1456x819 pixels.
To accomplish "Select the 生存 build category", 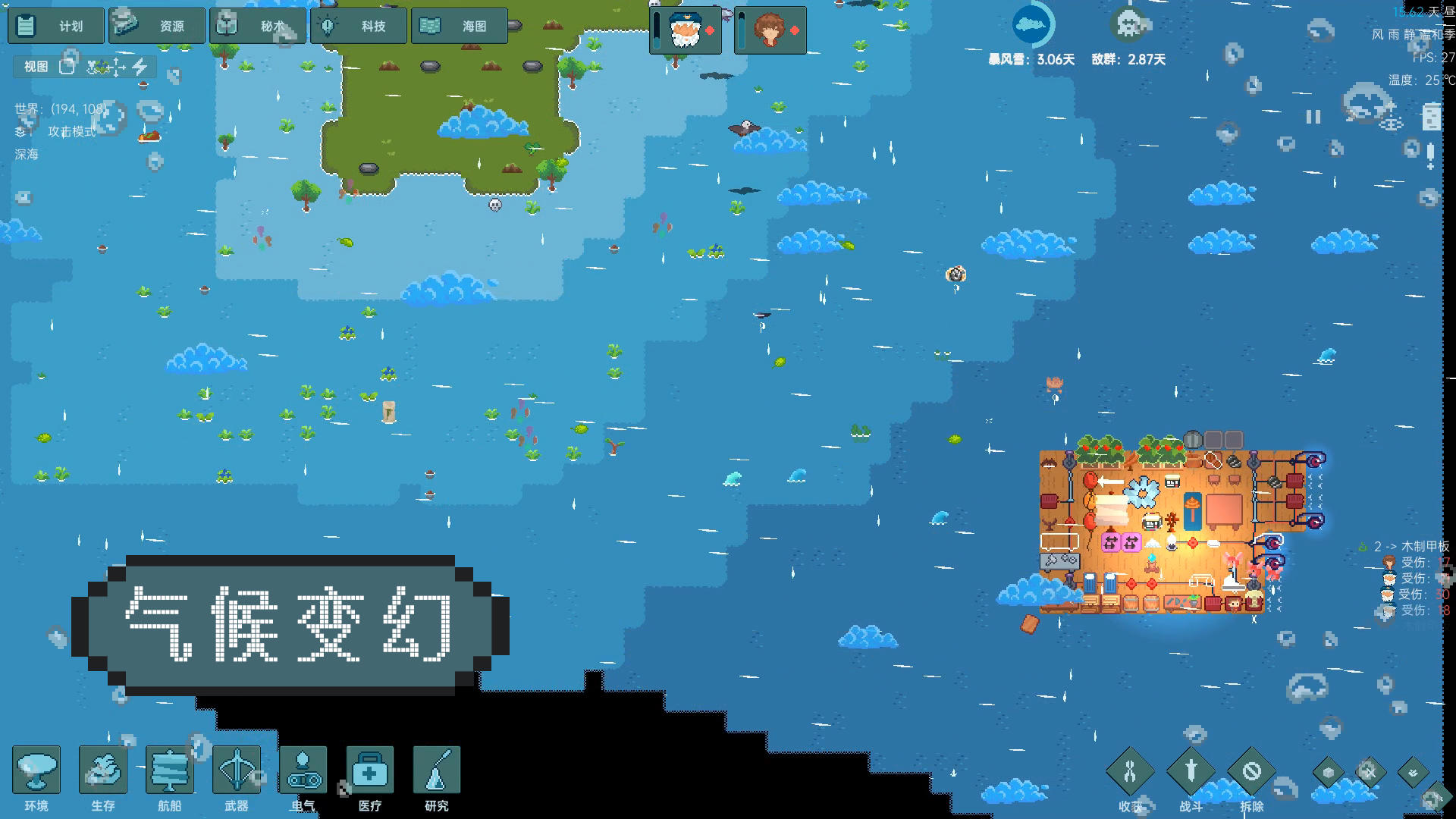I will [x=102, y=770].
